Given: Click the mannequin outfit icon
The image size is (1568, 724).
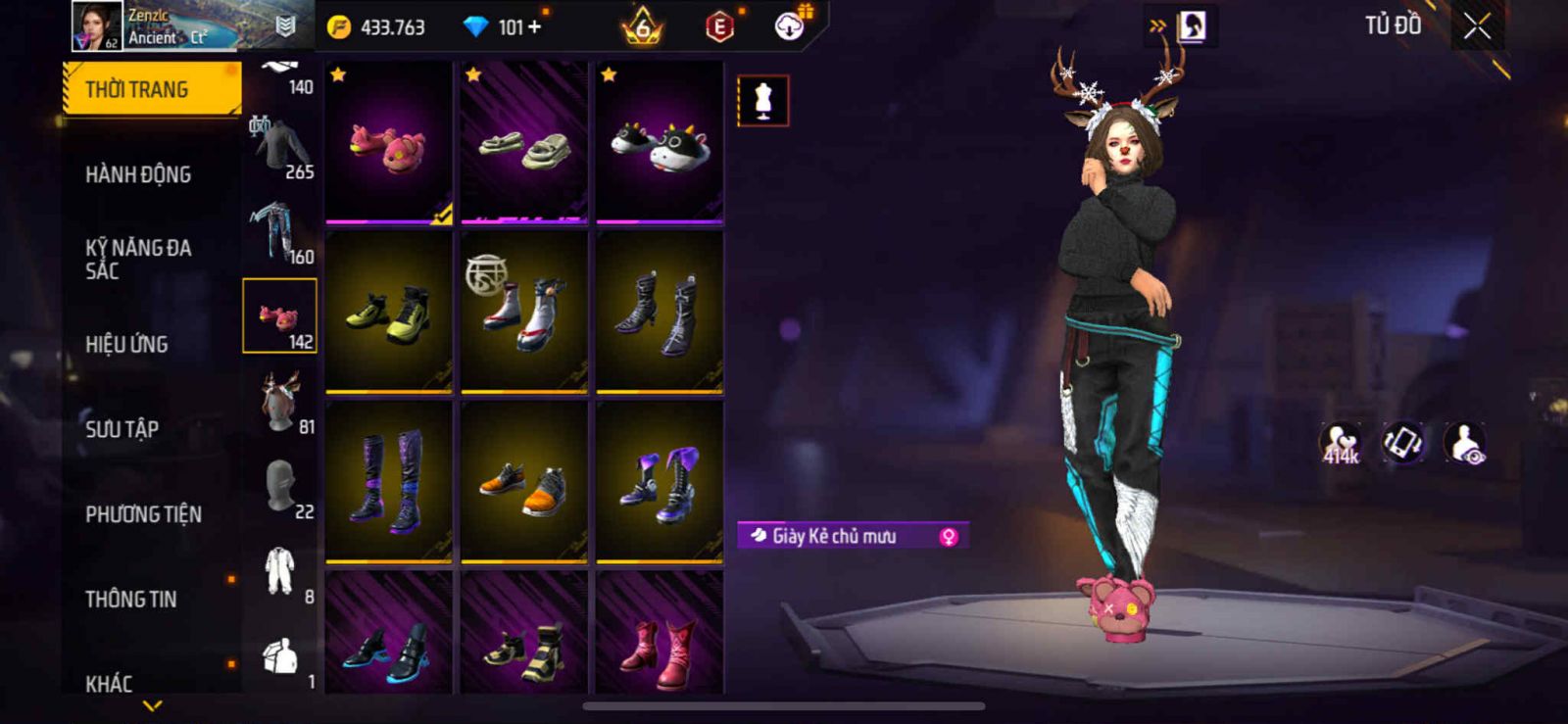Looking at the screenshot, I should [x=762, y=101].
